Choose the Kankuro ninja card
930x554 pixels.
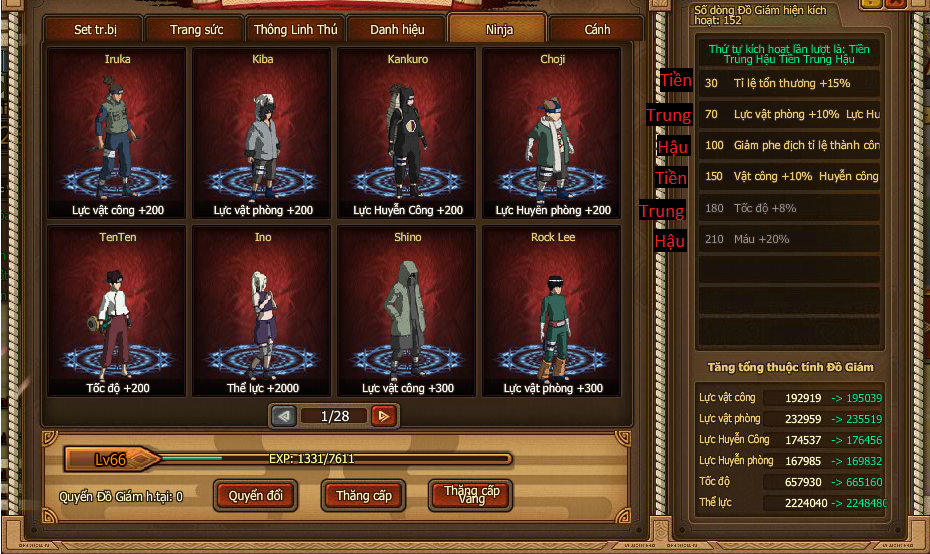407,133
